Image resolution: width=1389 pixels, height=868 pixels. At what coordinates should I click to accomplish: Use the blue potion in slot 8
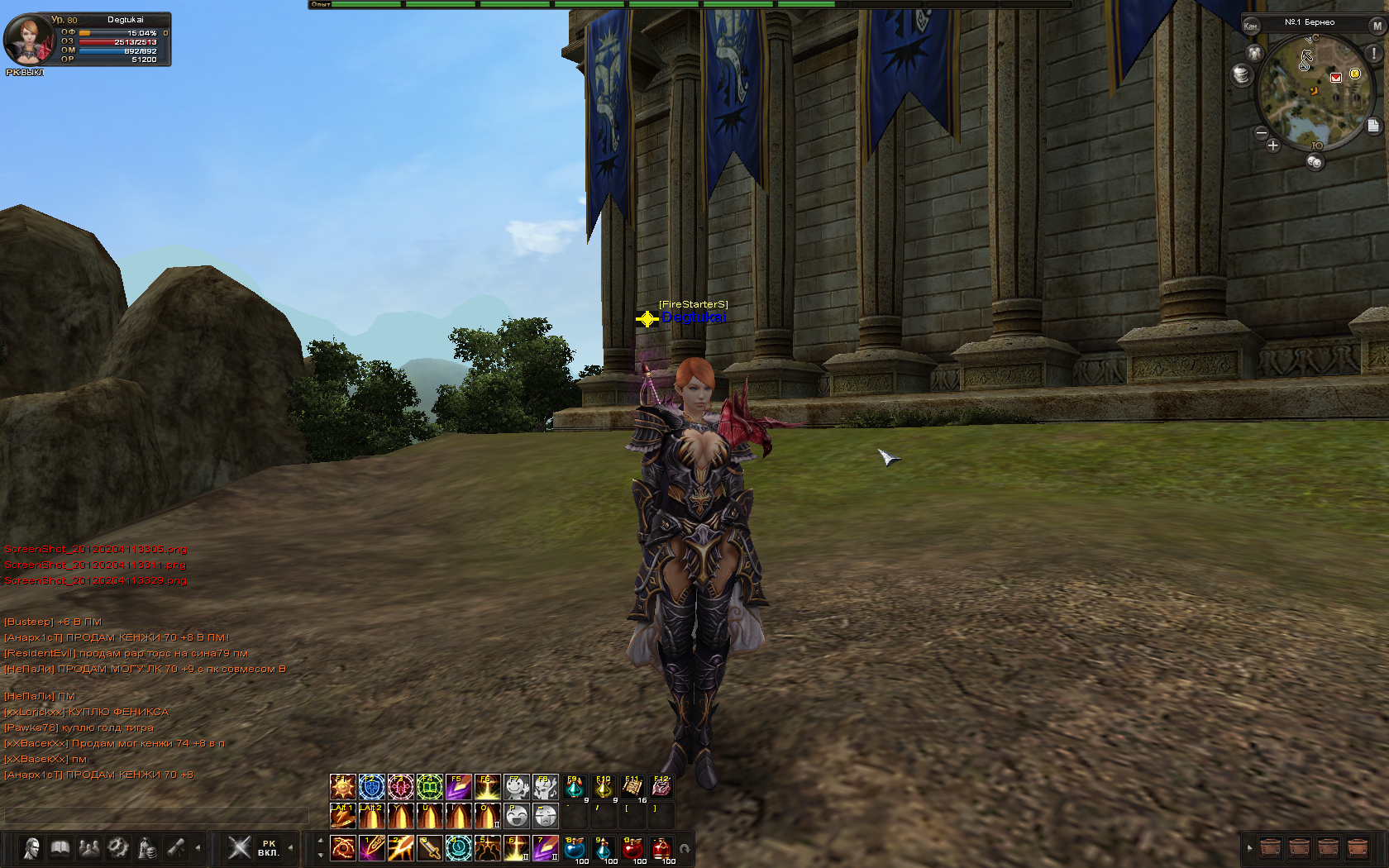[575, 848]
